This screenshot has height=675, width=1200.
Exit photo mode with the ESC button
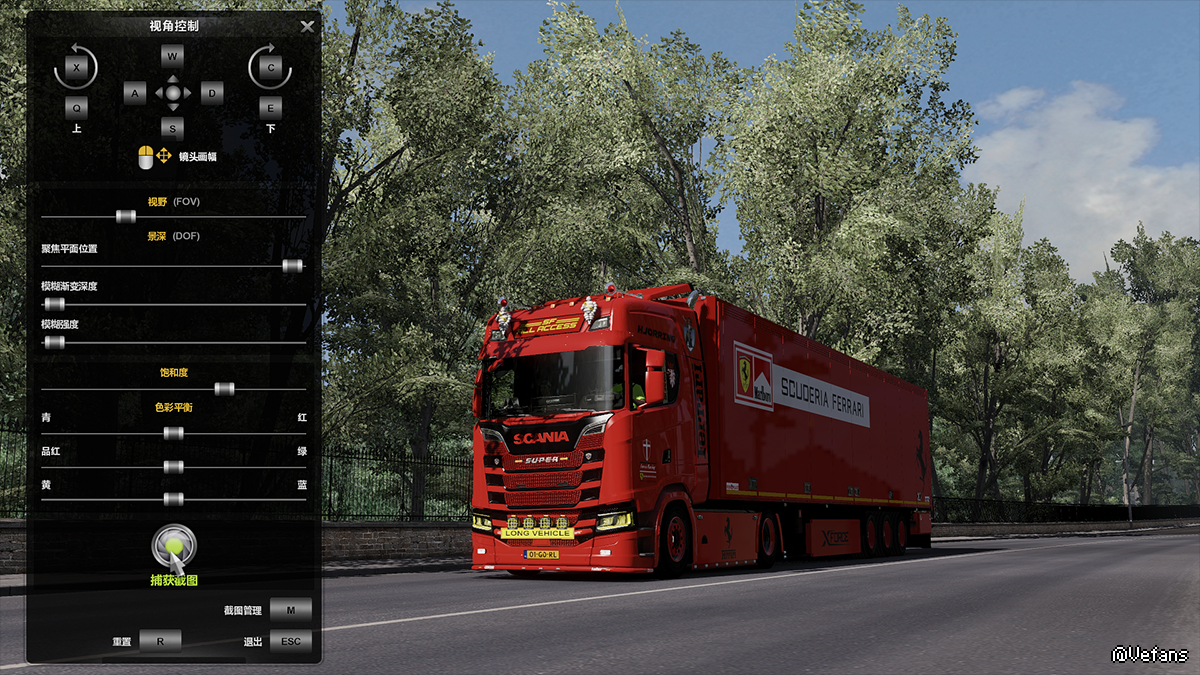click(290, 641)
